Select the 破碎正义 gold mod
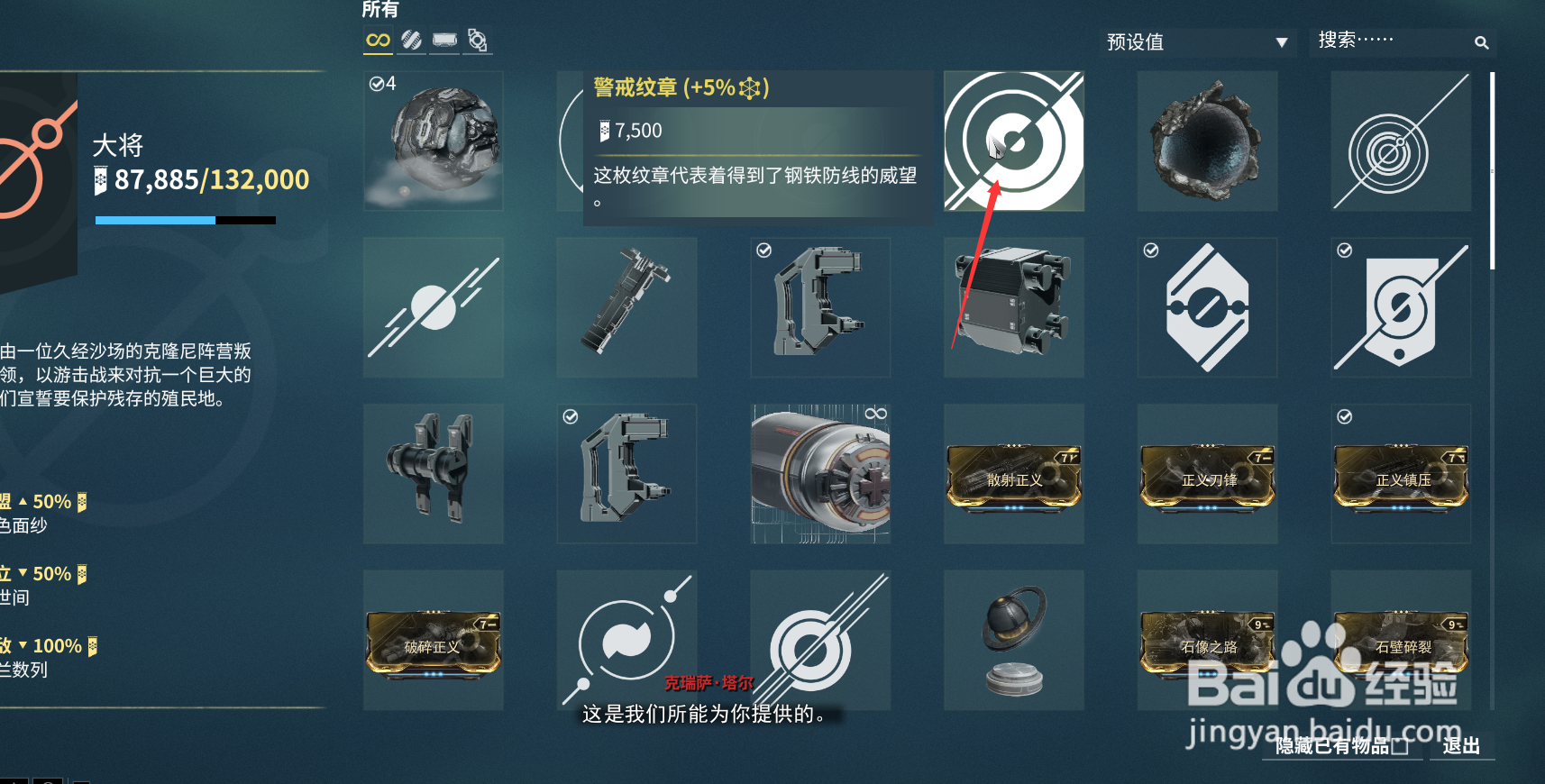This screenshot has height=784, width=1545. (x=433, y=640)
